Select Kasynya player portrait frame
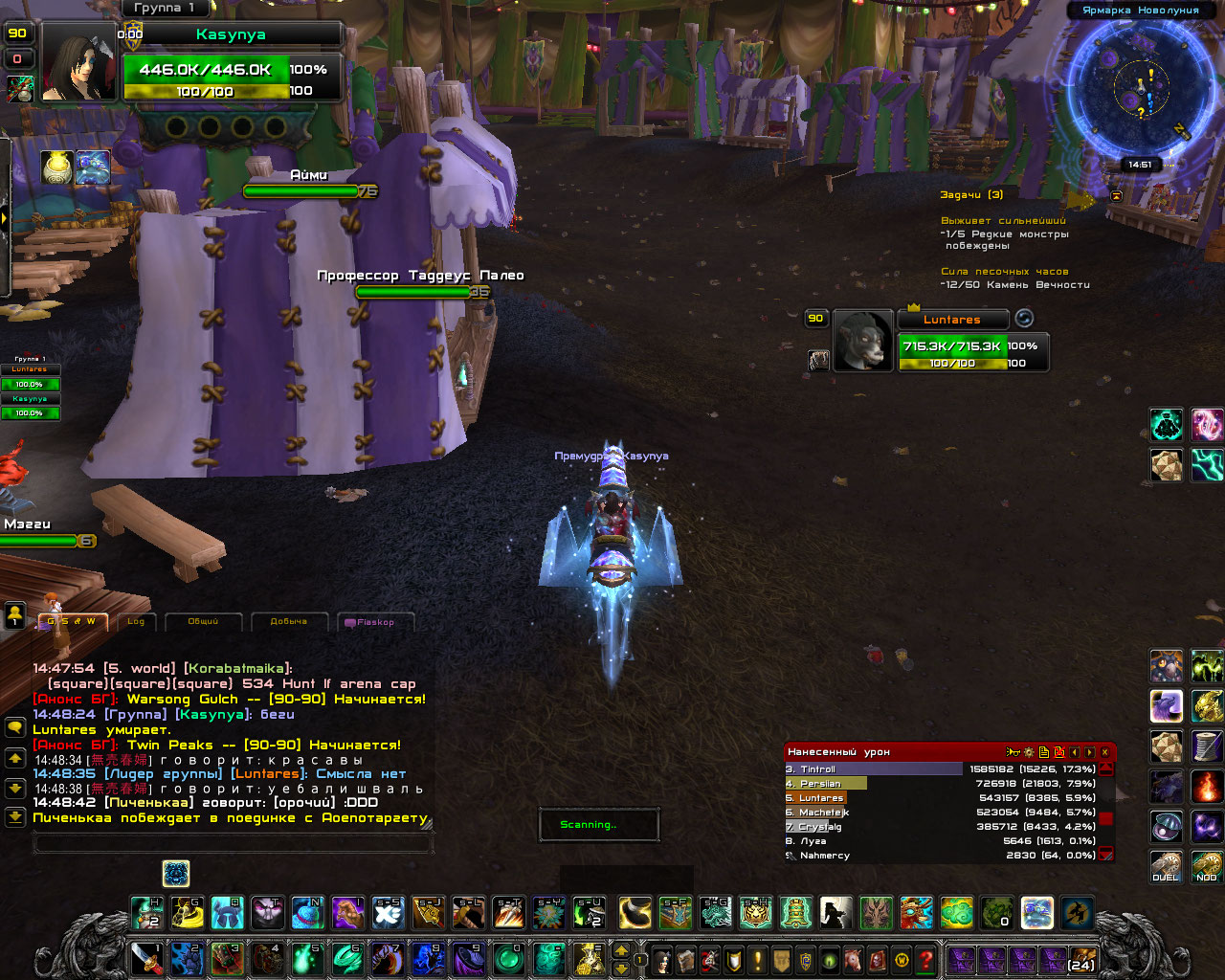This screenshot has height=980, width=1225. click(x=78, y=63)
